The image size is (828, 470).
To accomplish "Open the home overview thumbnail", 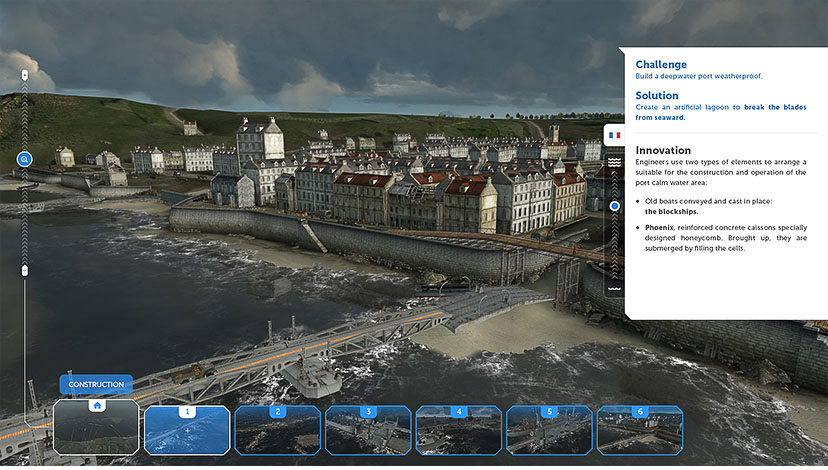I will pyautogui.click(x=96, y=429).
